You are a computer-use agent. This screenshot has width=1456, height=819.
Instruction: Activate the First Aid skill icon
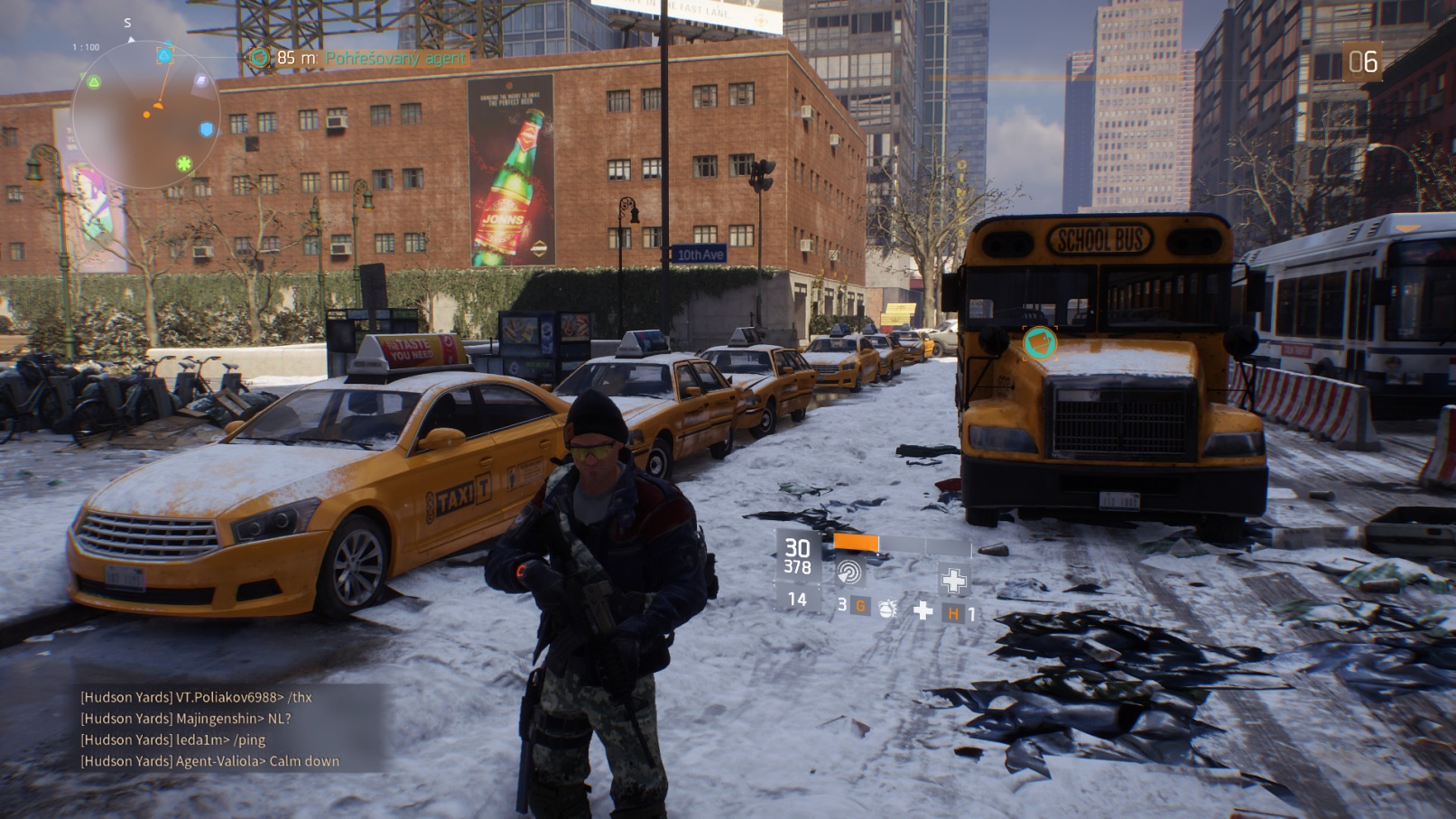[953, 580]
